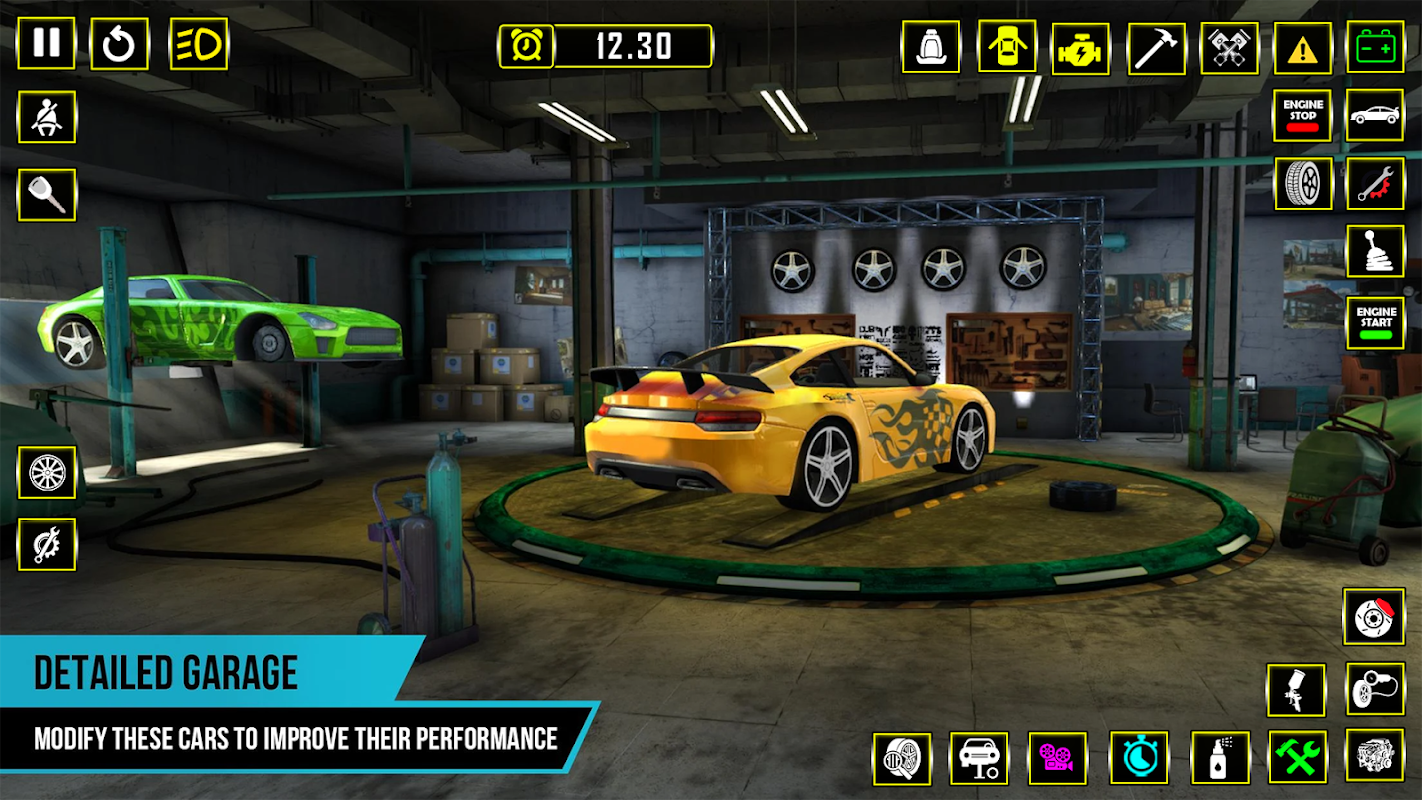Hit the restart arrow button

pyautogui.click(x=119, y=44)
